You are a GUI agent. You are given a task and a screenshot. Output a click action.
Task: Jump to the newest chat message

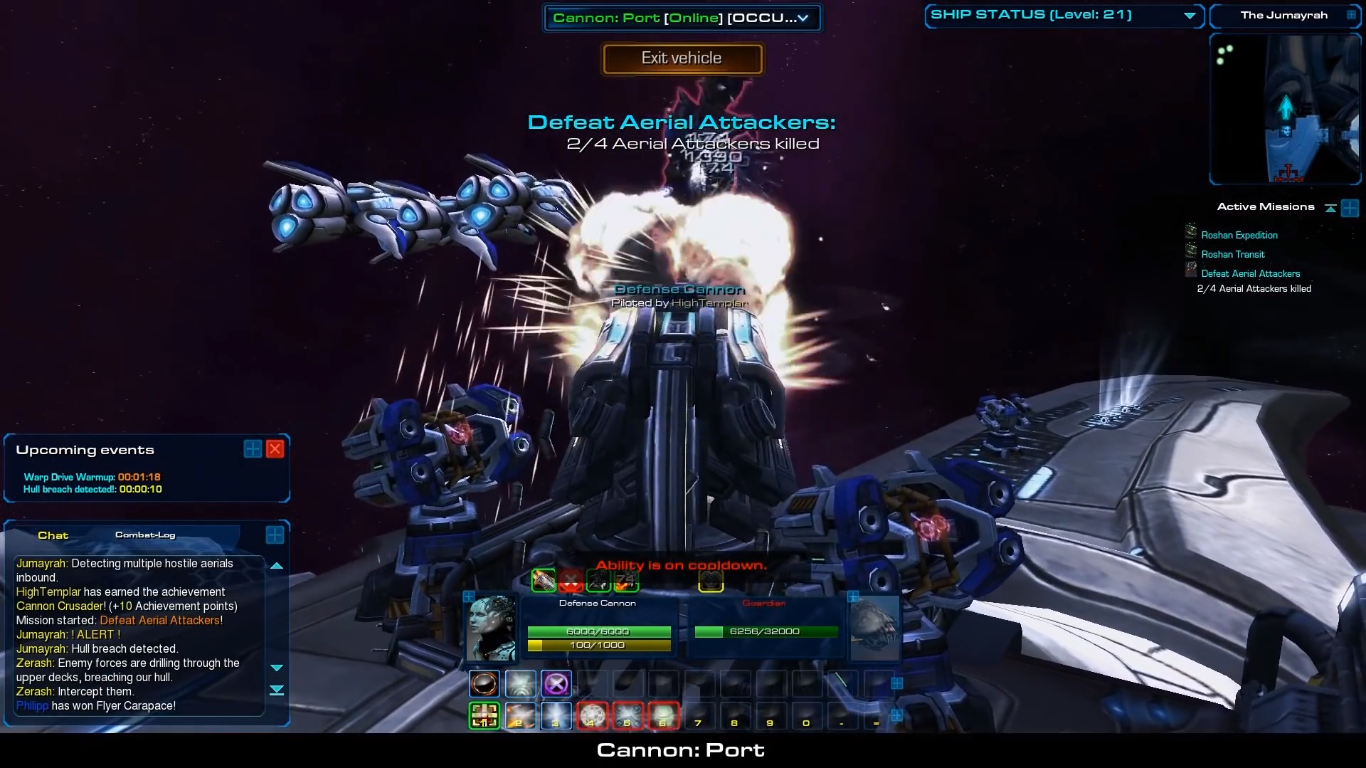click(277, 690)
